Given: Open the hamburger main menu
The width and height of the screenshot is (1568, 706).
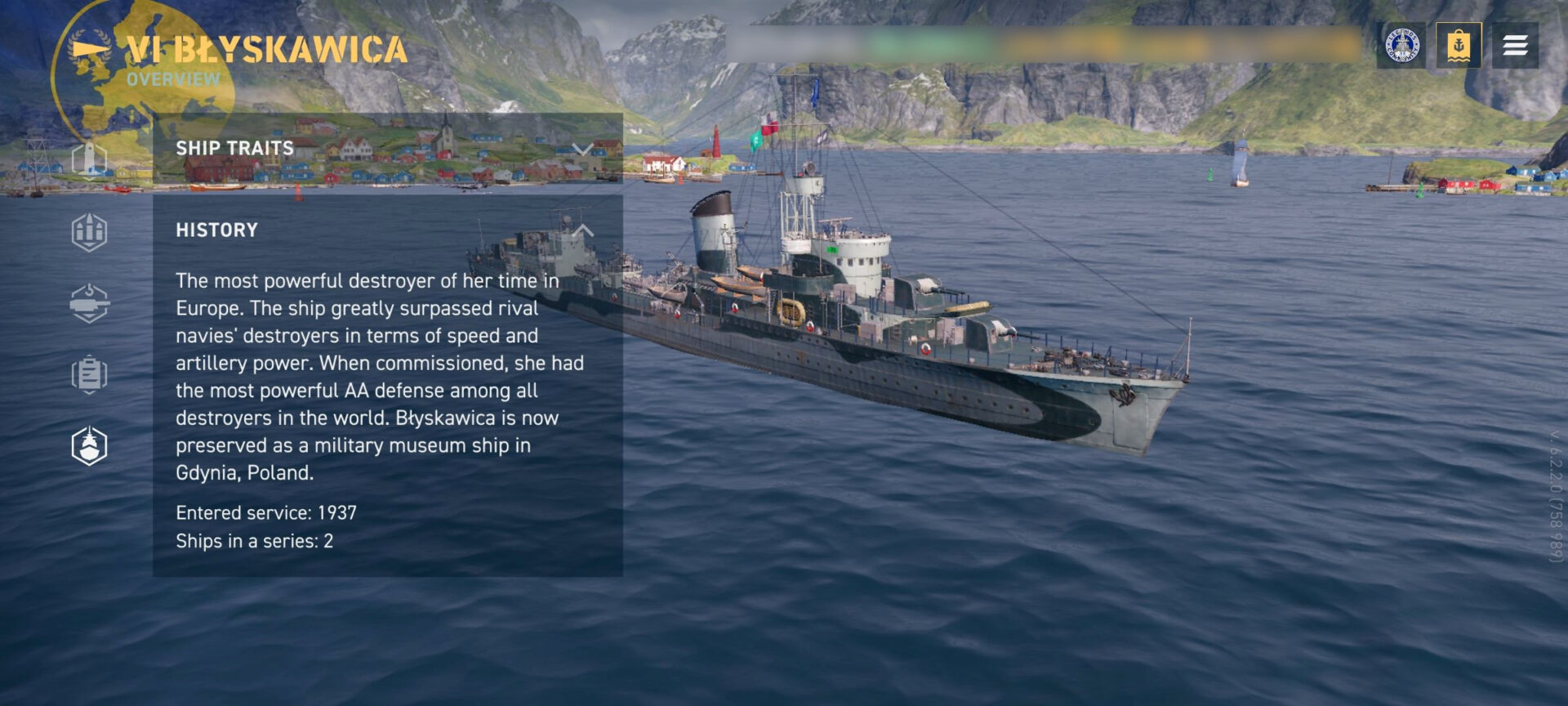Looking at the screenshot, I should tap(1515, 46).
